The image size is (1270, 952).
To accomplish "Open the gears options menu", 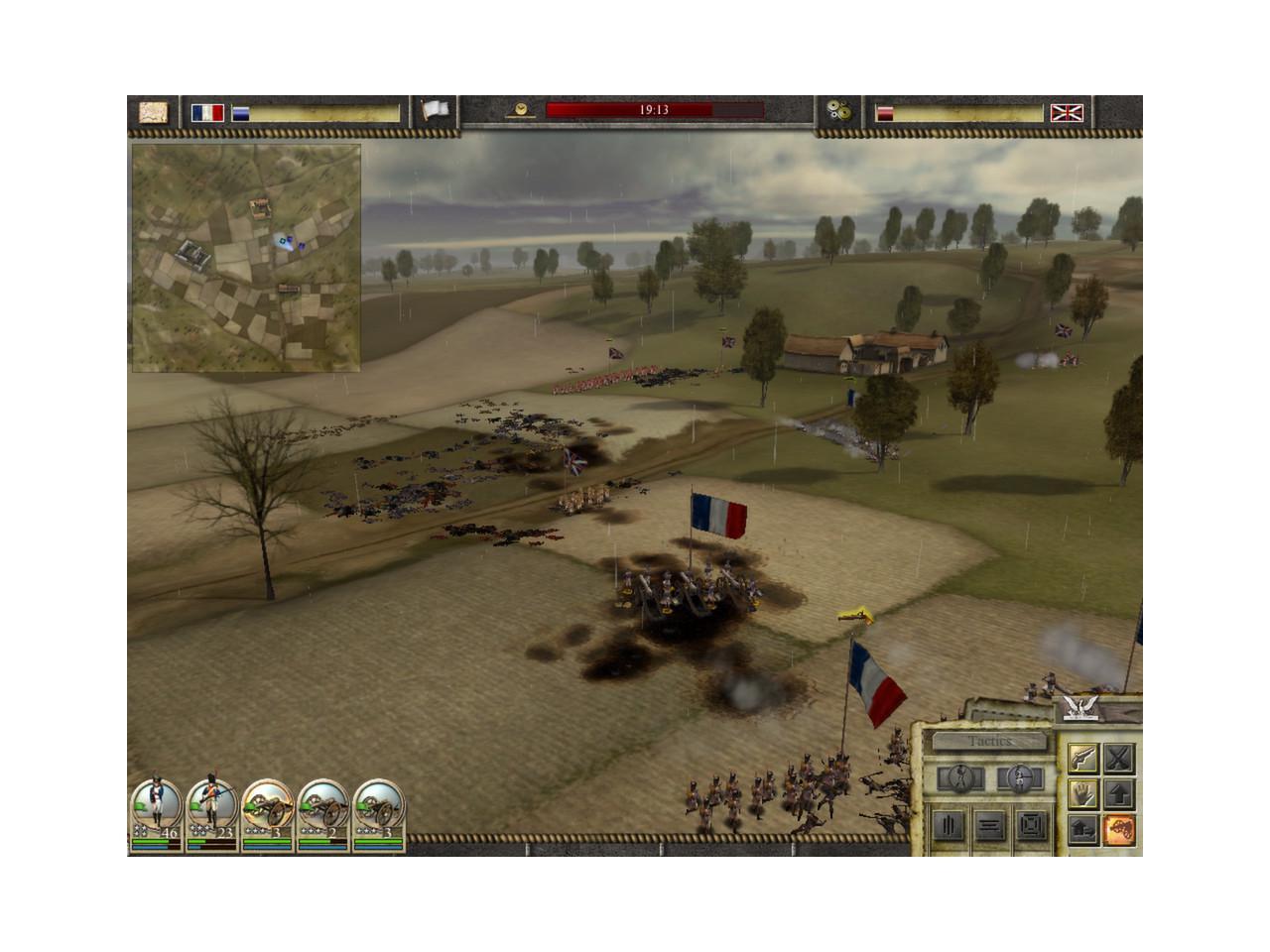I will pos(838,112).
